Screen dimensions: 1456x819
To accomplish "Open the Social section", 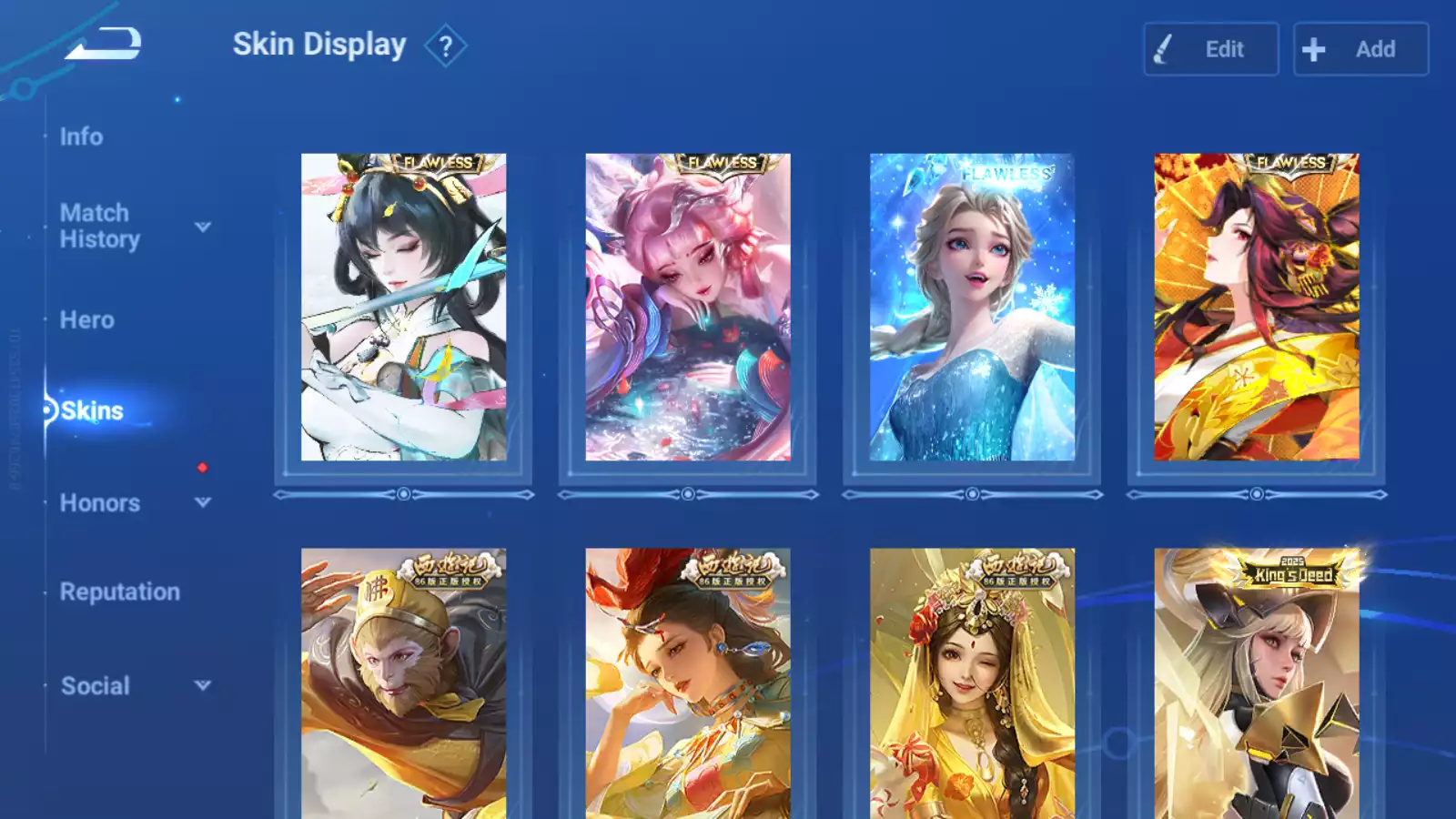I will [x=95, y=686].
